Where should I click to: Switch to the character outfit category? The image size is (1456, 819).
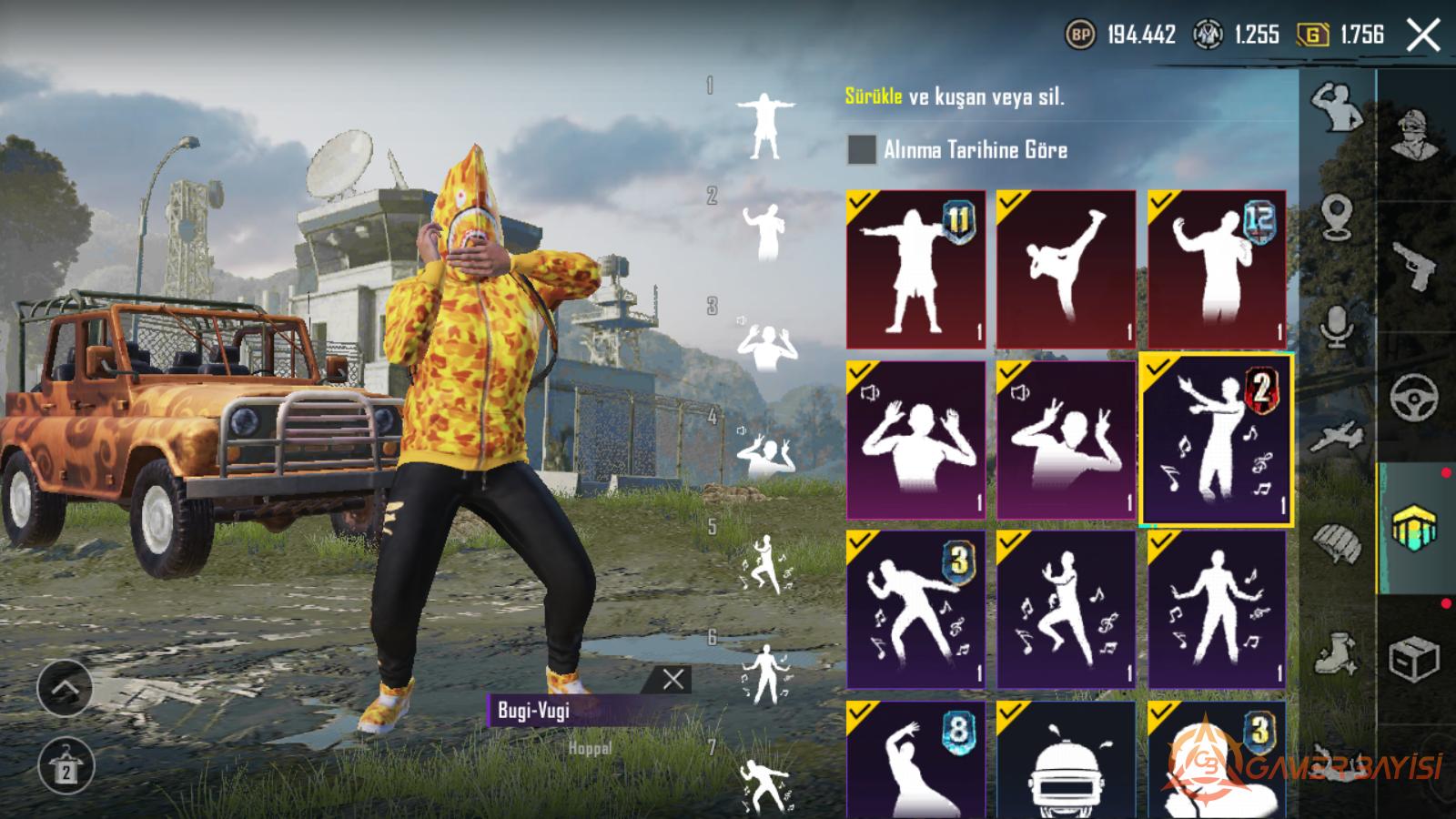click(x=1415, y=135)
